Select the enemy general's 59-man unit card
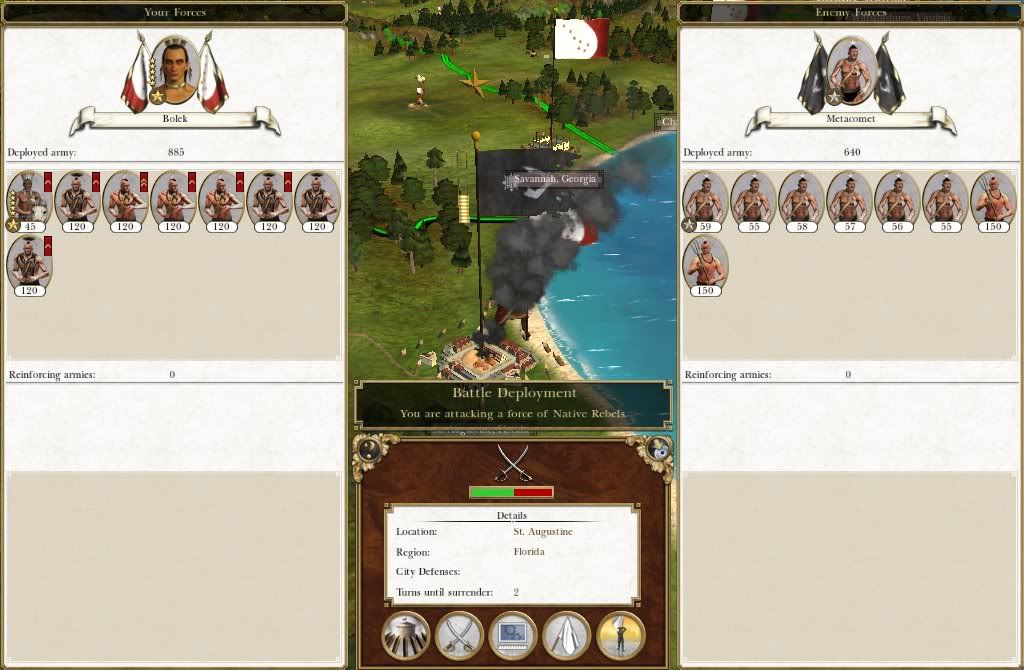The width and height of the screenshot is (1024, 670). tap(706, 200)
